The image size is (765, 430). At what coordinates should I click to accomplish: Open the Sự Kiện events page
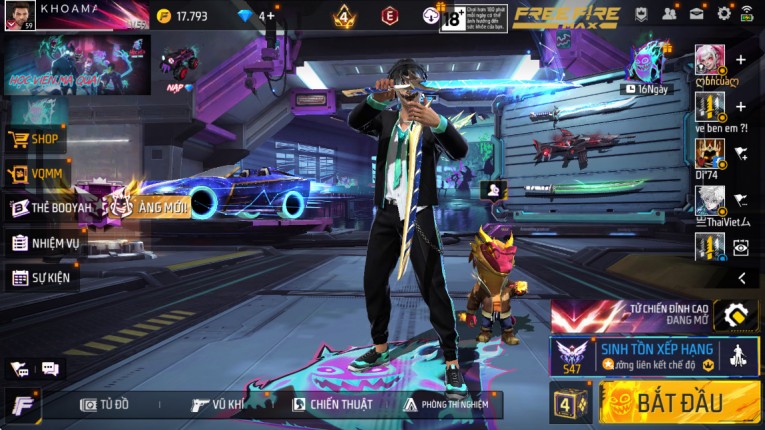pos(42,277)
